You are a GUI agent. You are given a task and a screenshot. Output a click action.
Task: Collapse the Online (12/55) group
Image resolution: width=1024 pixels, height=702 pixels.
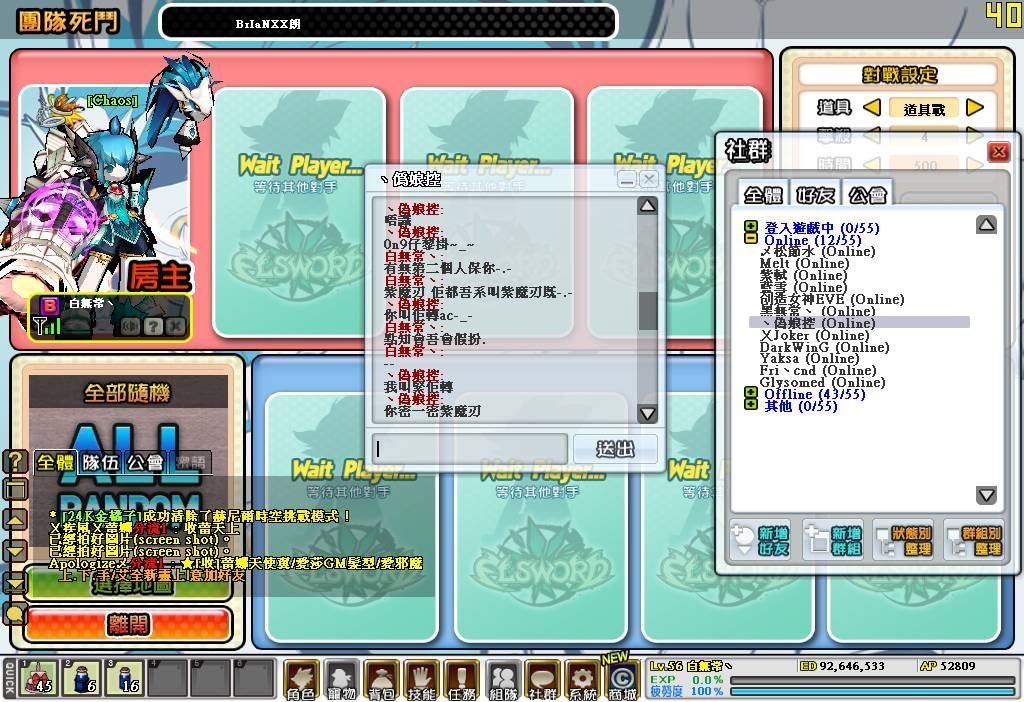point(750,240)
